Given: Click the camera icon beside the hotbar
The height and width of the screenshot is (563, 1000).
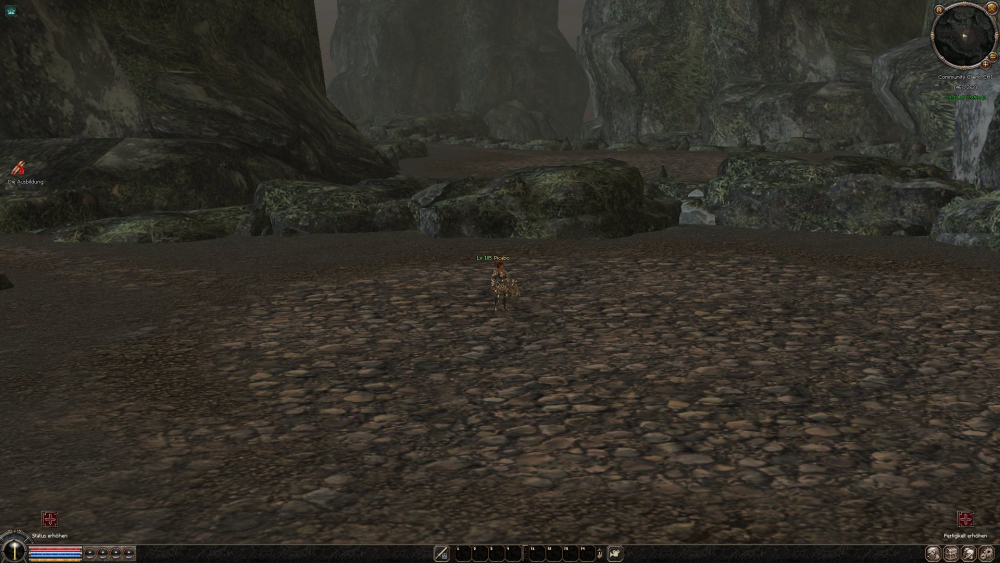Looking at the screenshot, I should click(615, 553).
